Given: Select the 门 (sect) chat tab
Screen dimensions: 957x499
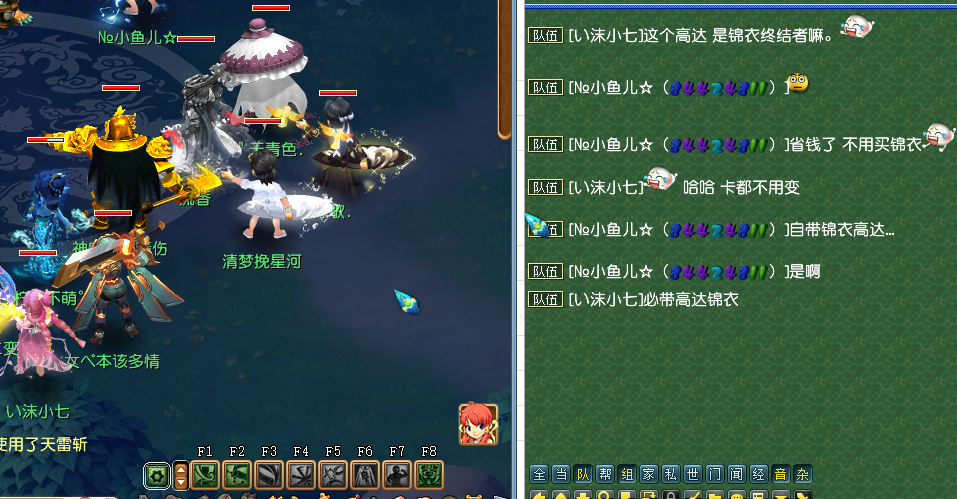Looking at the screenshot, I should coord(715,474).
